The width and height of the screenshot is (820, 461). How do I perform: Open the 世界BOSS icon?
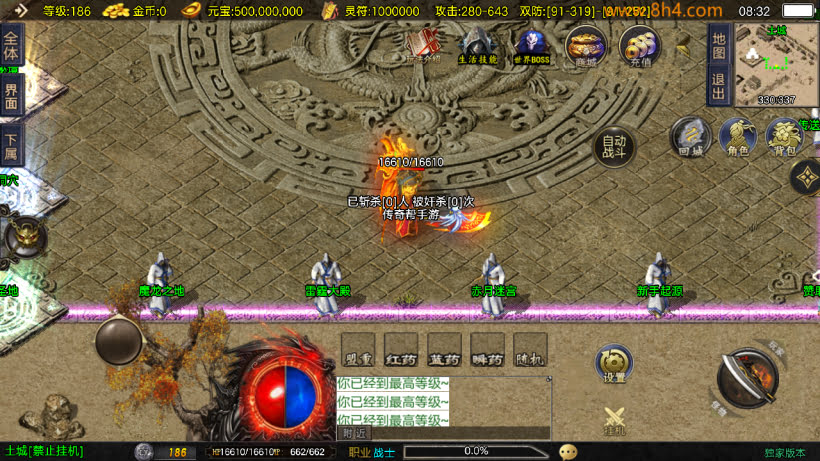[532, 45]
